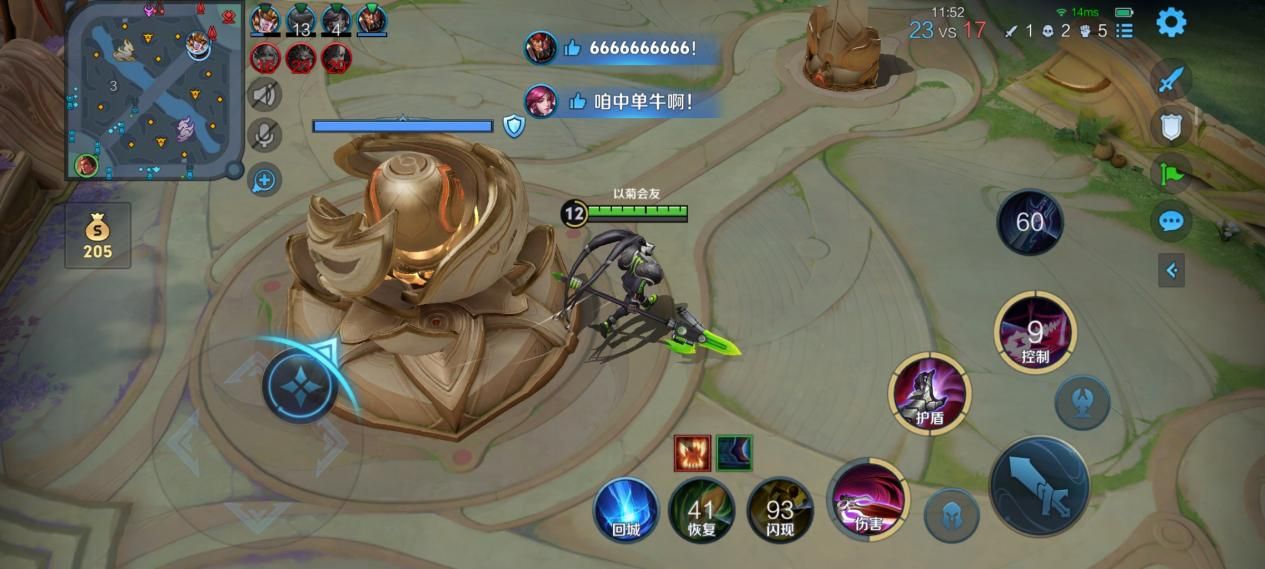Send the green flag gather signal

click(1171, 174)
